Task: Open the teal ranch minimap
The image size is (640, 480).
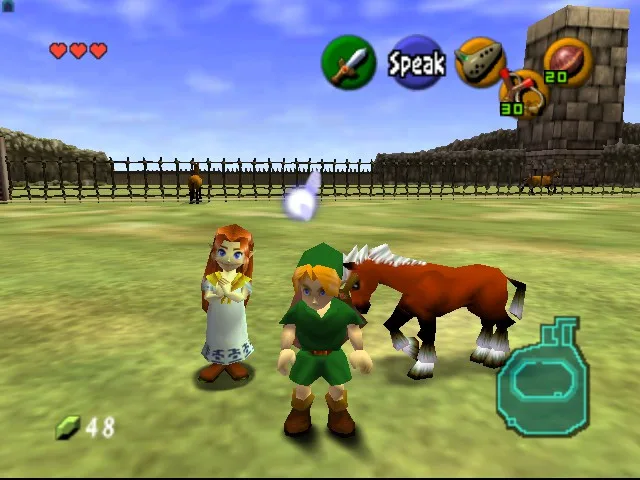Action: (543, 377)
